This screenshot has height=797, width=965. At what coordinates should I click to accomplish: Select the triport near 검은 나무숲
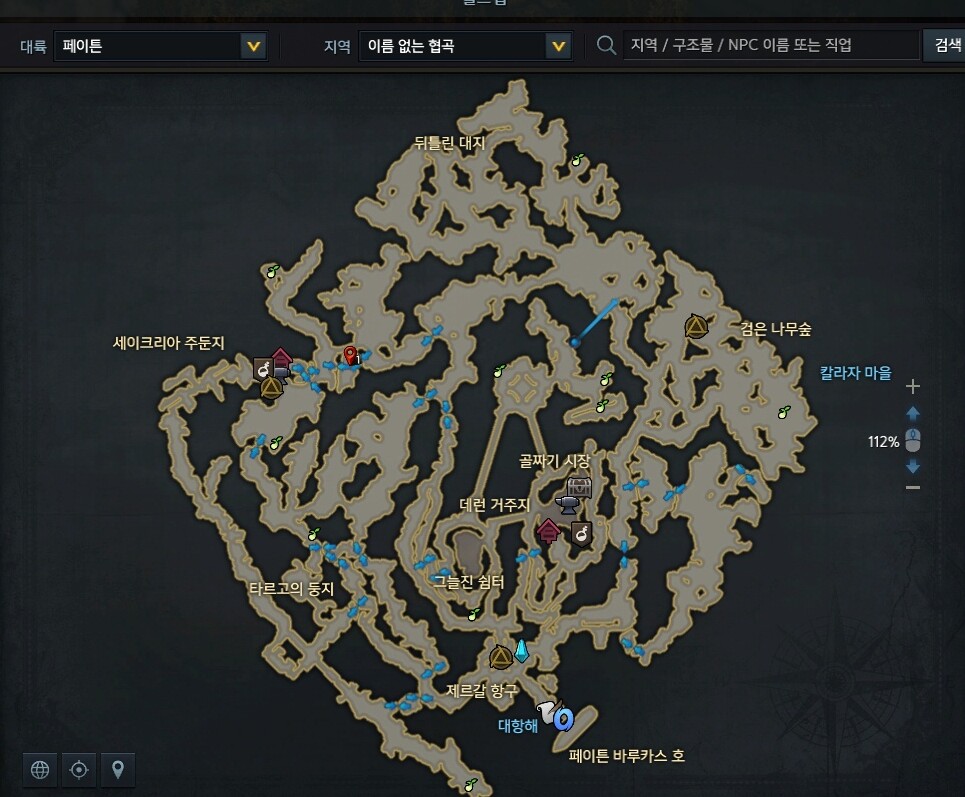[x=696, y=326]
